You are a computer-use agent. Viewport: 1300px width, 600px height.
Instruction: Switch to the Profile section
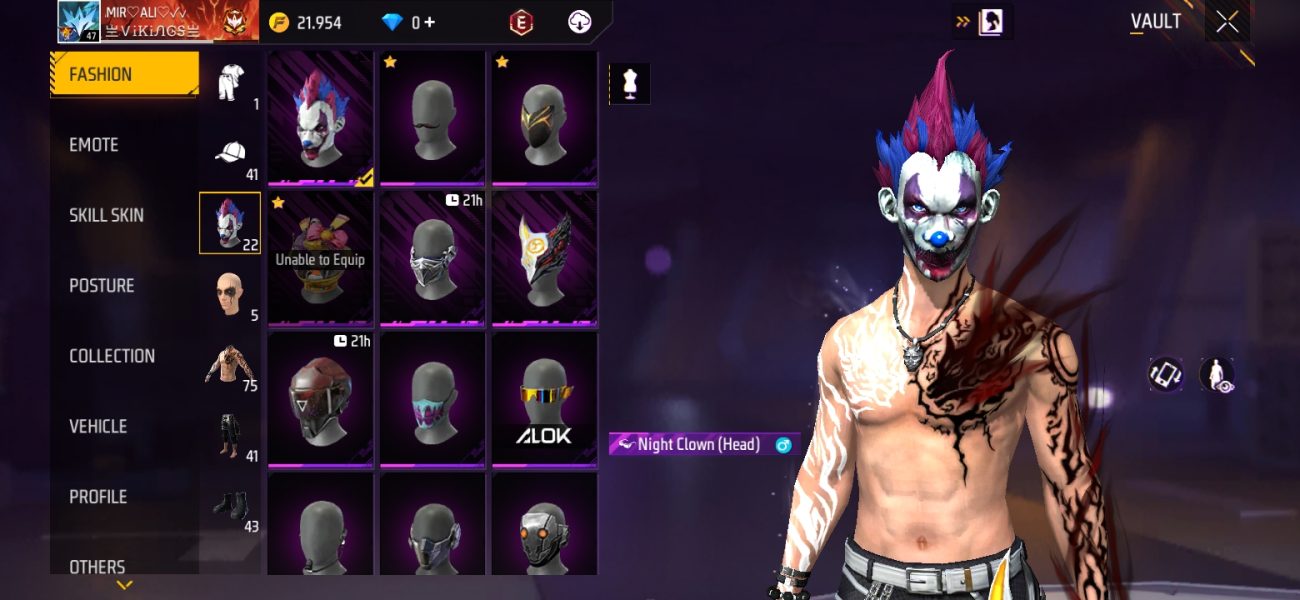tap(98, 497)
